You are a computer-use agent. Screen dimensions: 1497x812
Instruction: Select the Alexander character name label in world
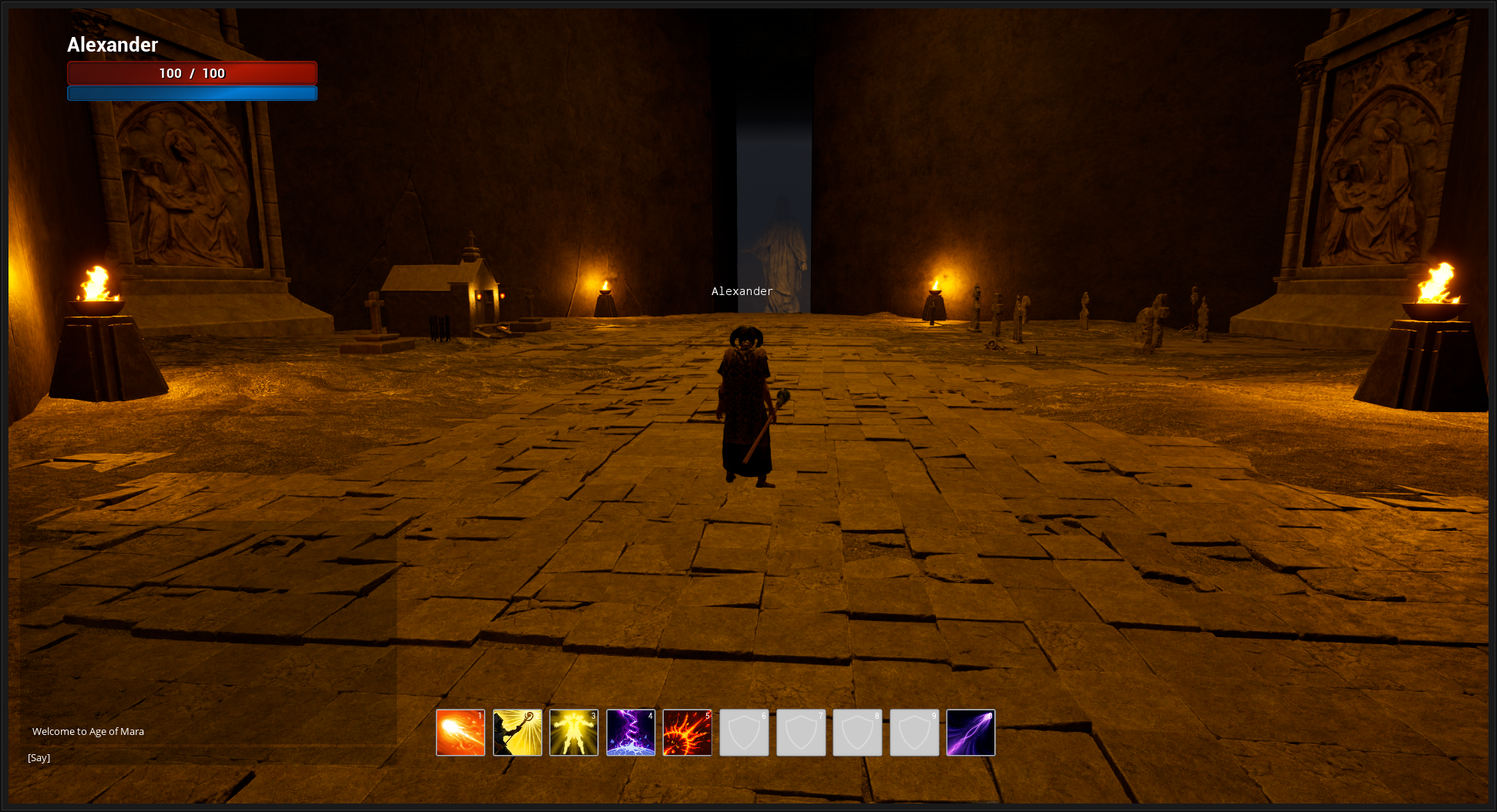[741, 291]
